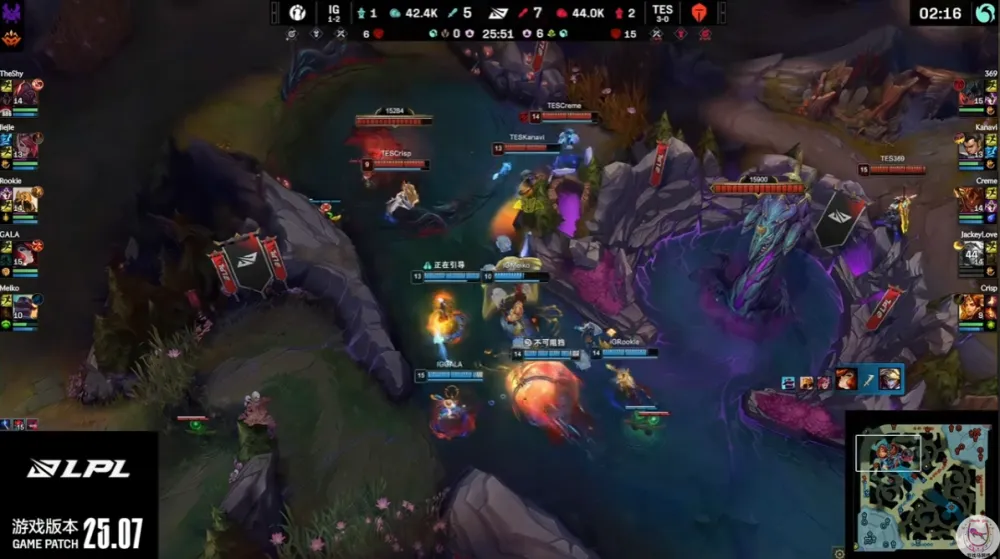Select Creme's champion portrait
Viewport: 1000px width, 559px height.
[x=973, y=201]
